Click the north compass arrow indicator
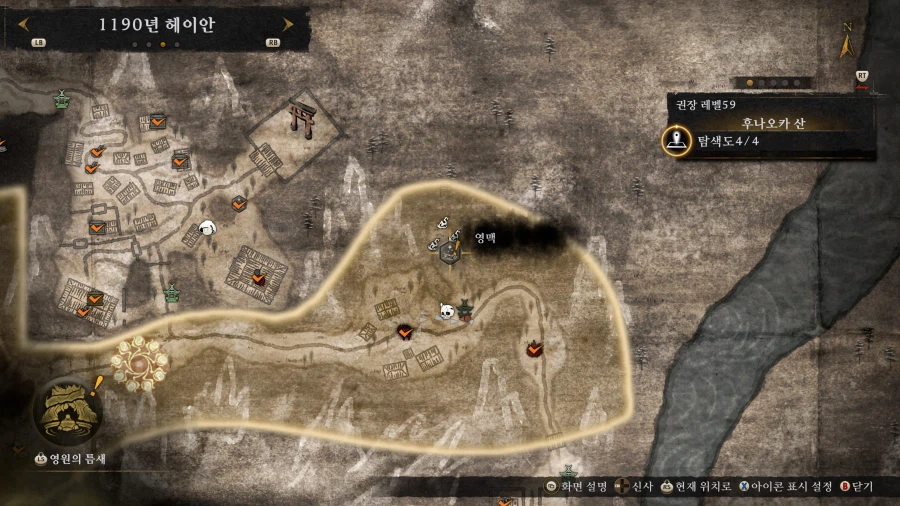Image resolution: width=900 pixels, height=506 pixels. [847, 42]
